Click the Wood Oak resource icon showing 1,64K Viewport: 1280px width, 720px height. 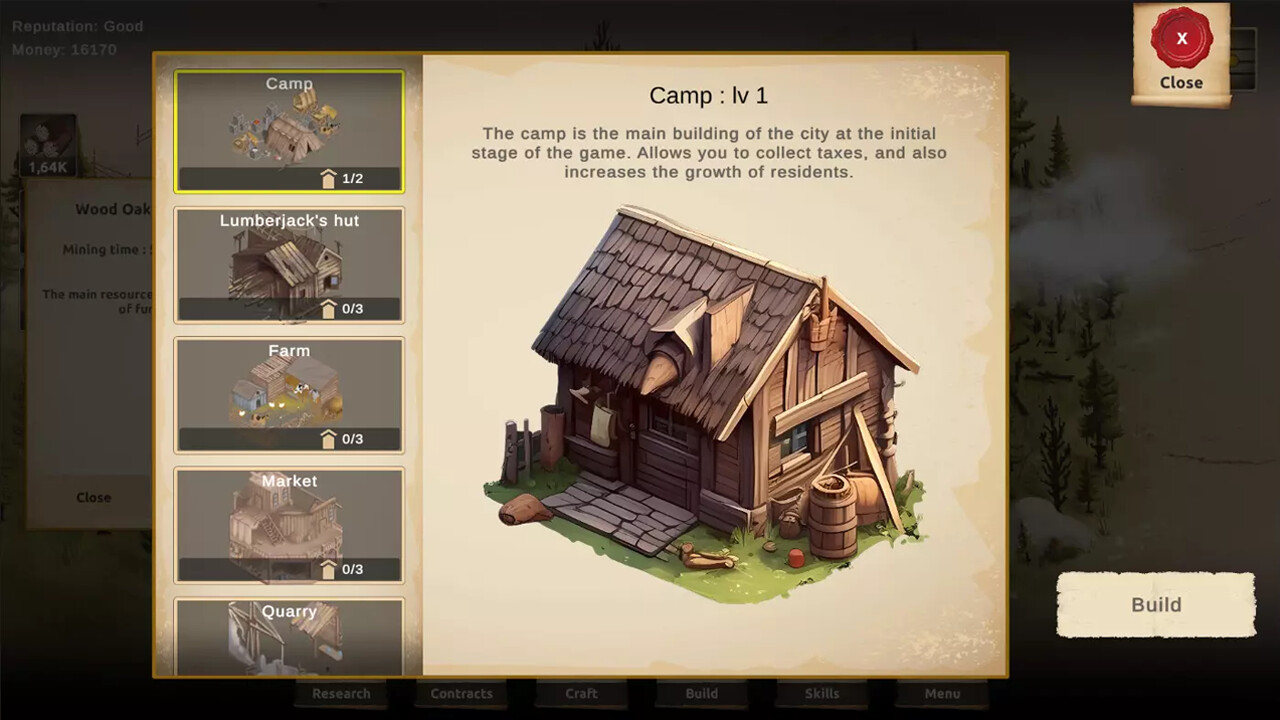click(48, 145)
